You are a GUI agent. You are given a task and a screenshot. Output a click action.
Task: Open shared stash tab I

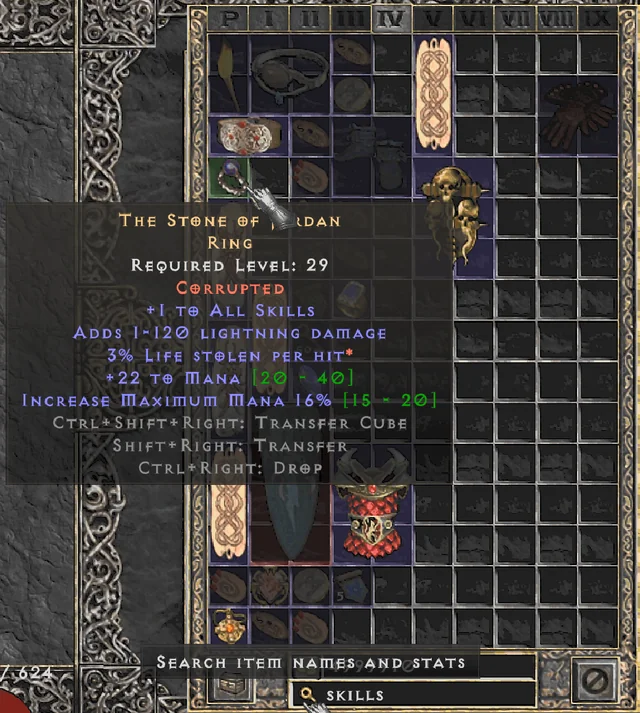point(270,18)
